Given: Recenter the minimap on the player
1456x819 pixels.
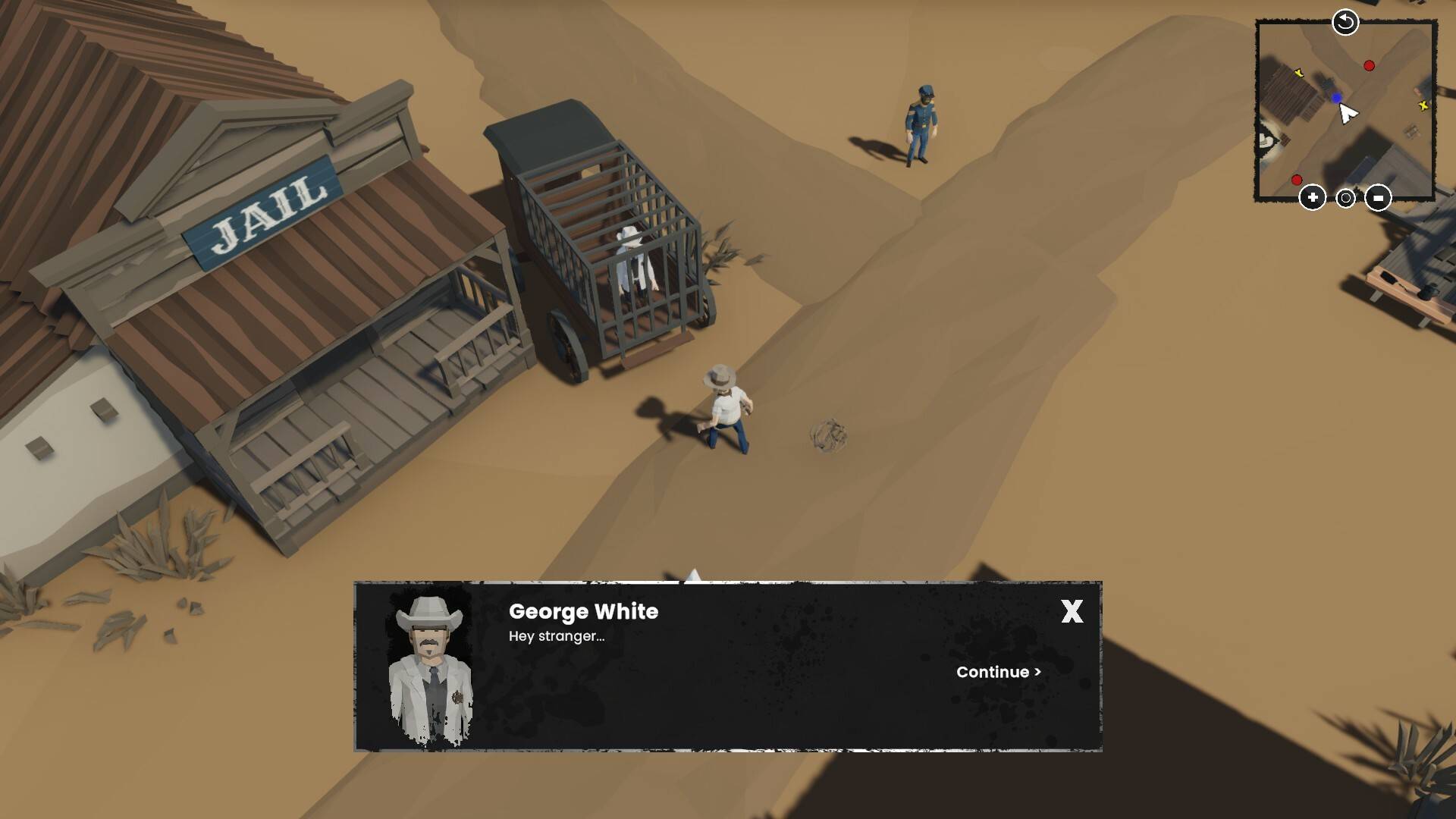Looking at the screenshot, I should point(1345,197).
